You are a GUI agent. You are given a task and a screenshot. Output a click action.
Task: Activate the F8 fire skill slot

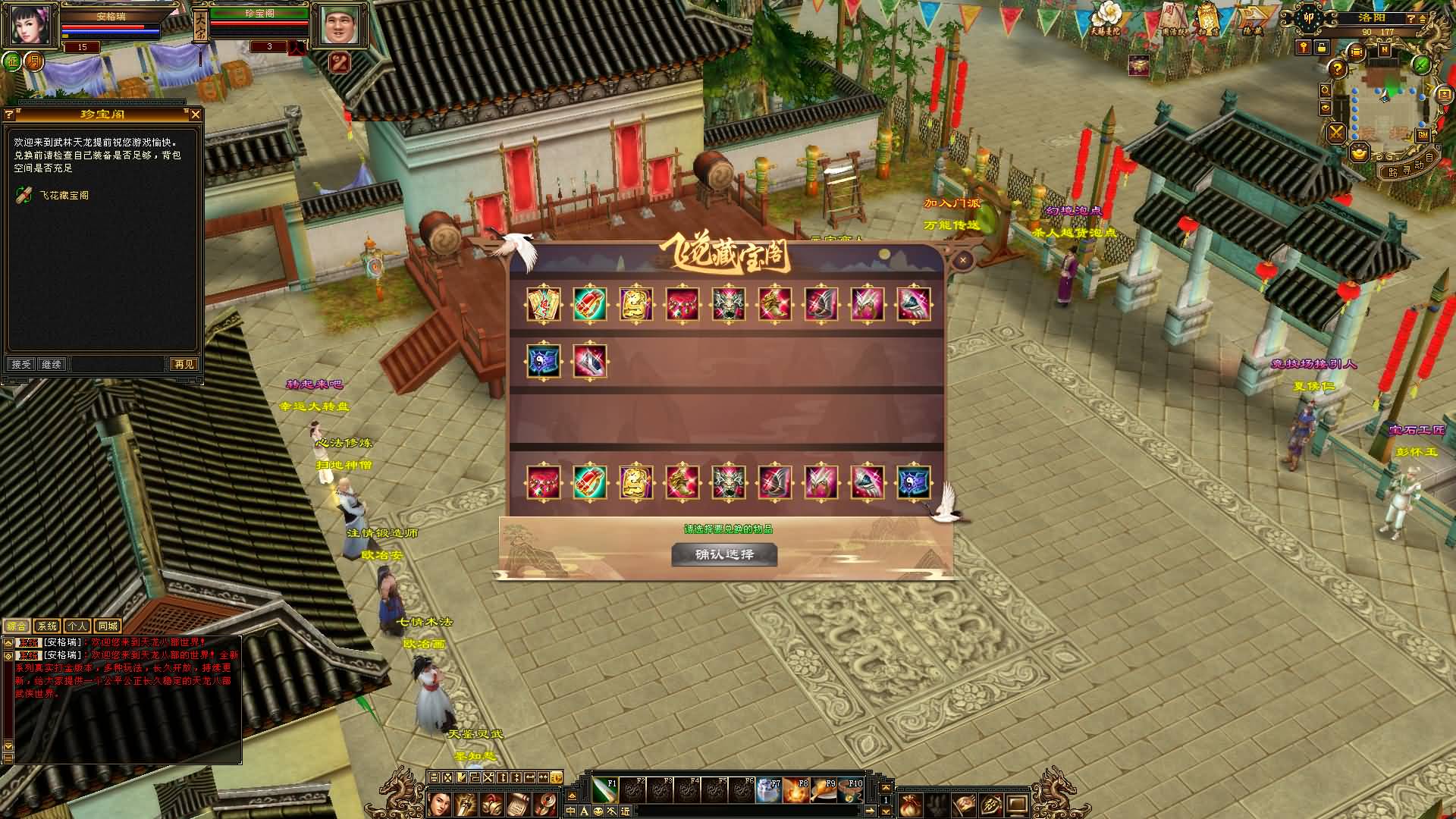coord(796,791)
